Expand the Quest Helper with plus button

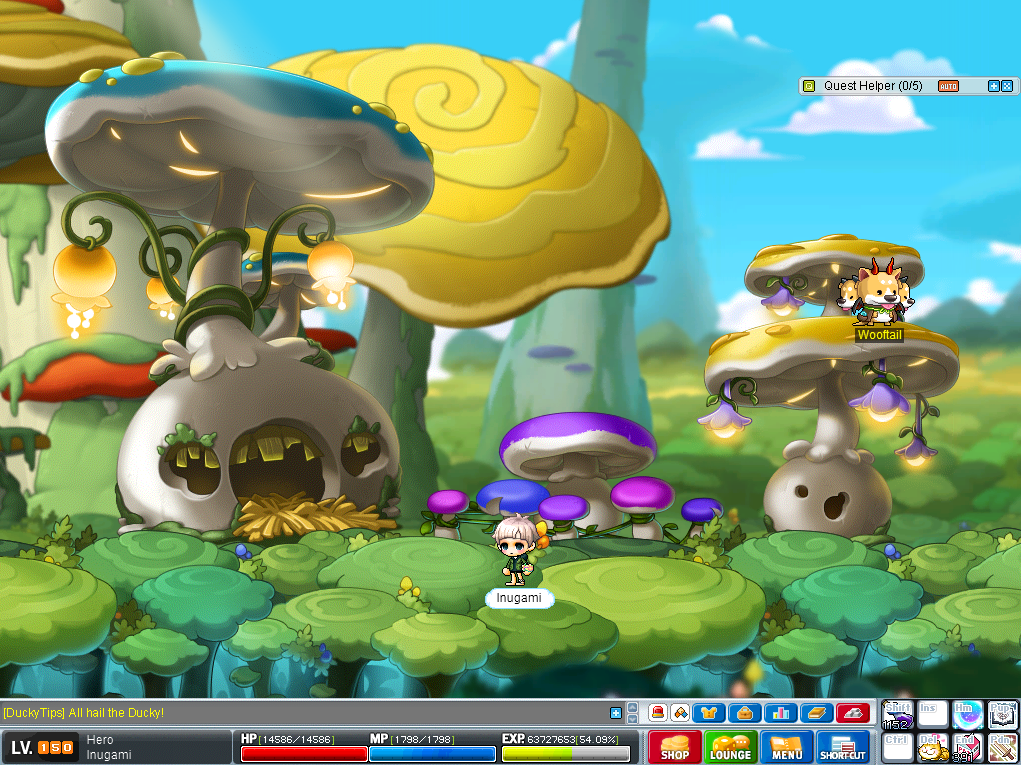(994, 86)
